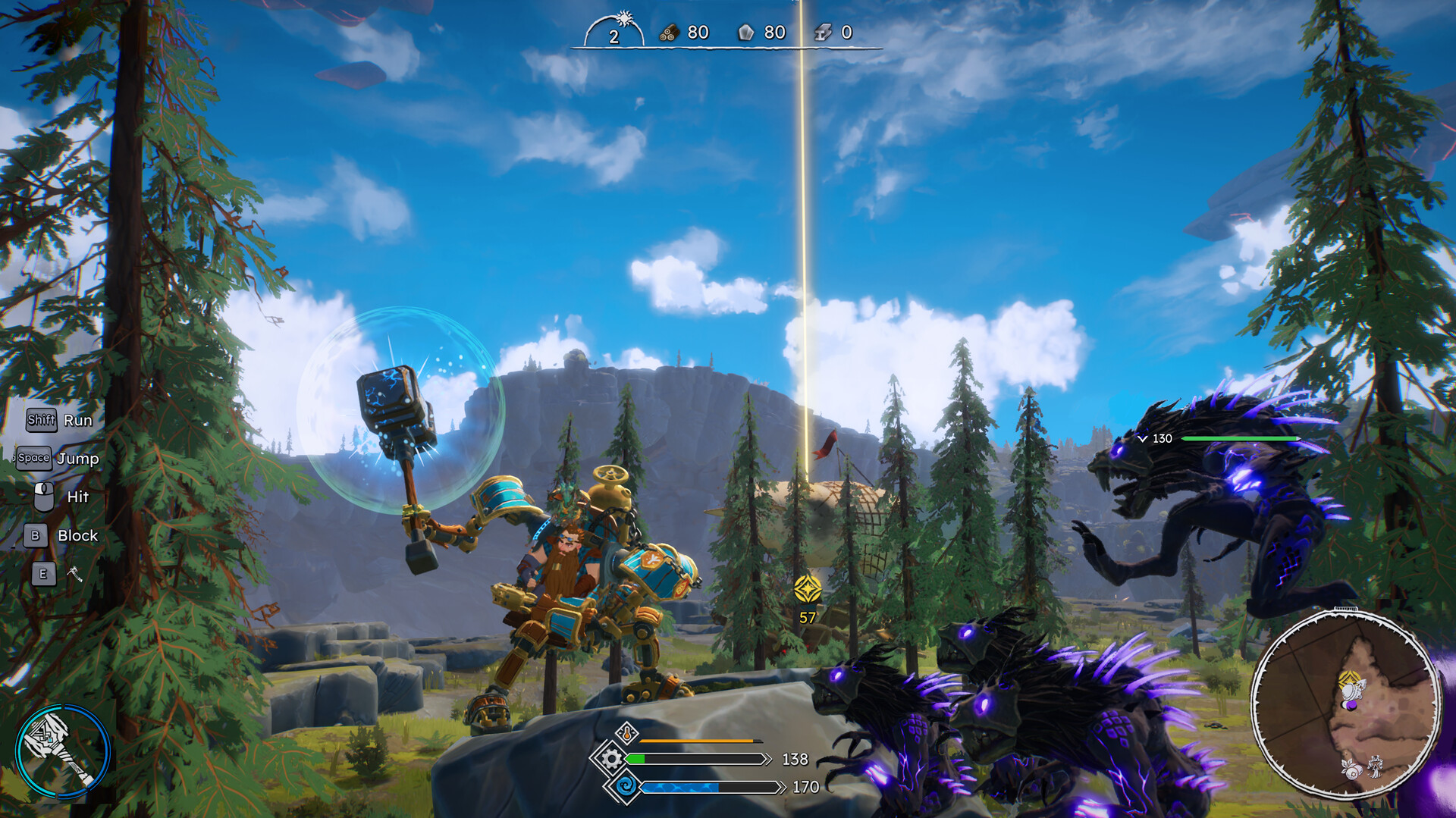
Task: Click the Block keybind label
Action: pyautogui.click(x=77, y=535)
